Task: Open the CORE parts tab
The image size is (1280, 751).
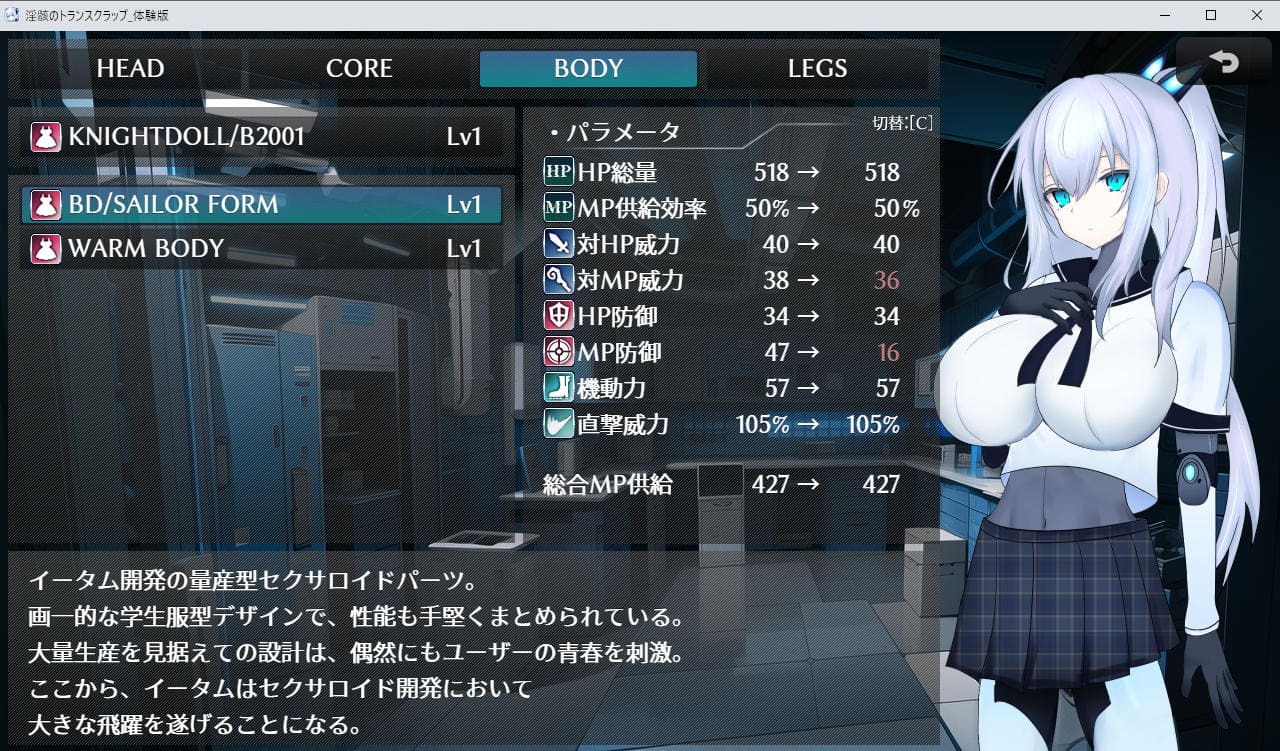Action: pyautogui.click(x=359, y=69)
